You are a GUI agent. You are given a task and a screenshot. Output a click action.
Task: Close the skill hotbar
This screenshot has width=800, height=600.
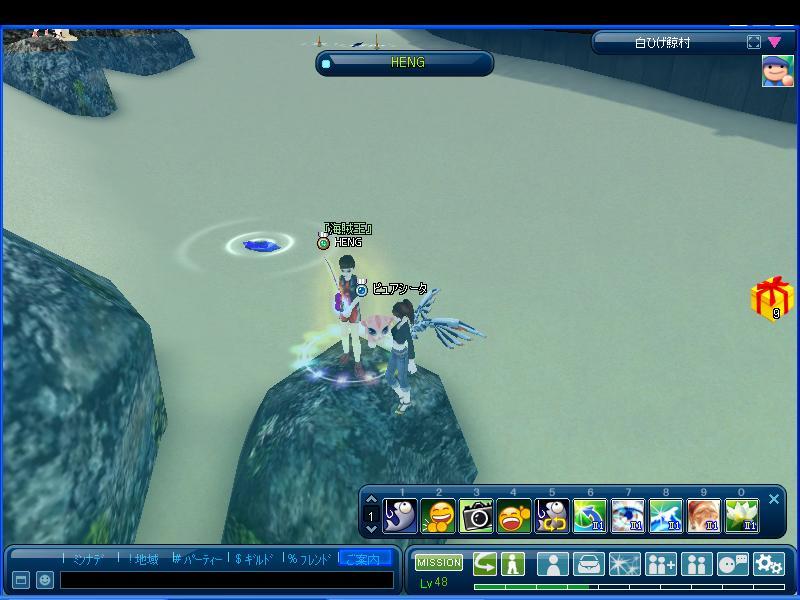click(x=774, y=499)
